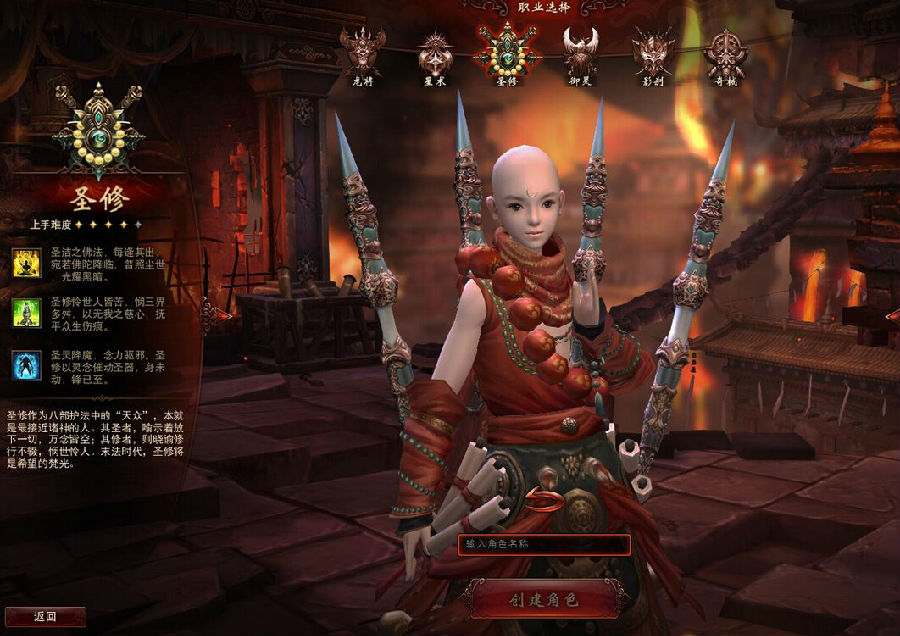The width and height of the screenshot is (900, 636).
Task: Check the blue spirit-weapon skill icon
Action: point(26,365)
